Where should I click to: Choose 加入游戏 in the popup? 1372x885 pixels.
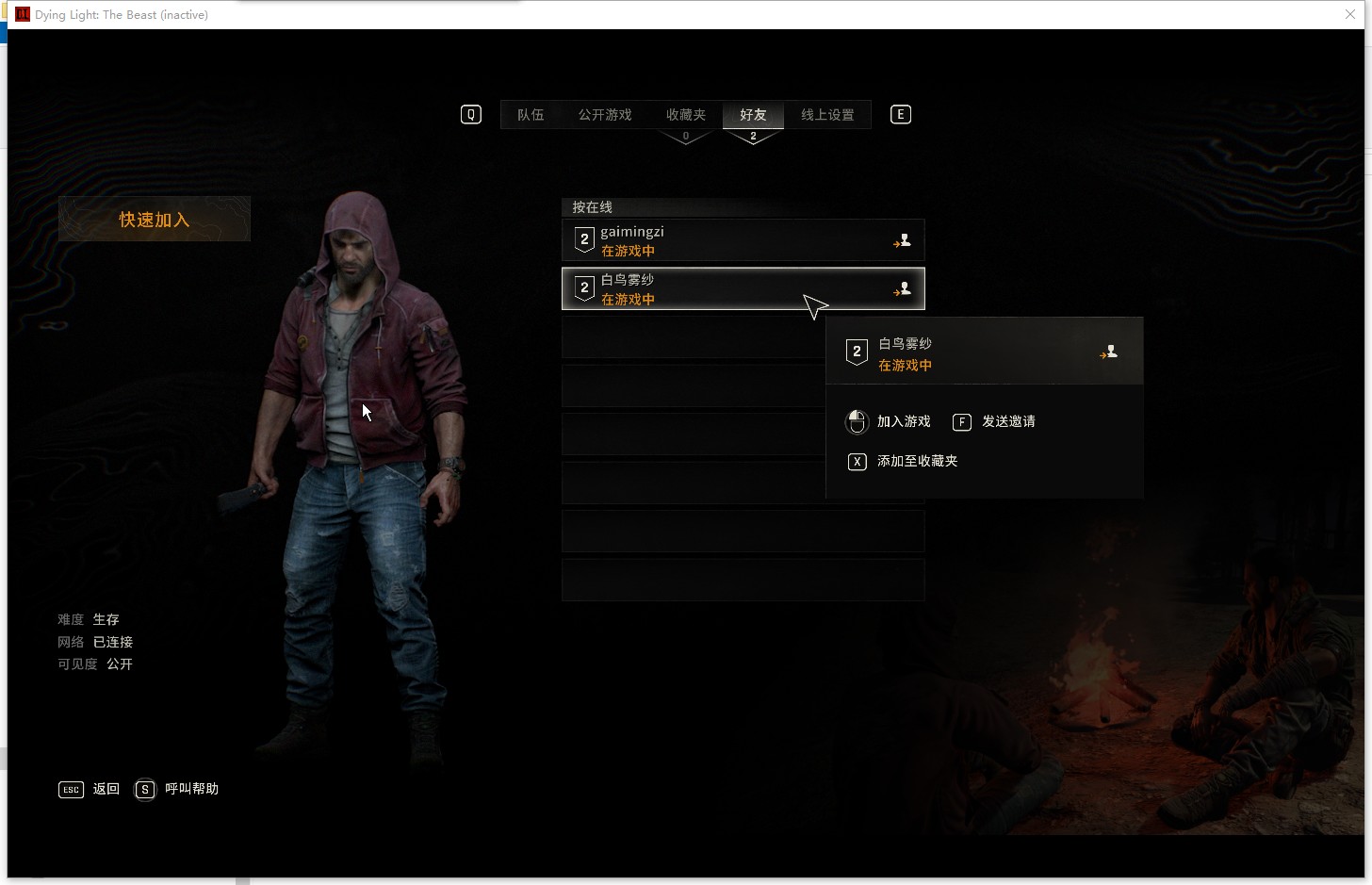903,421
